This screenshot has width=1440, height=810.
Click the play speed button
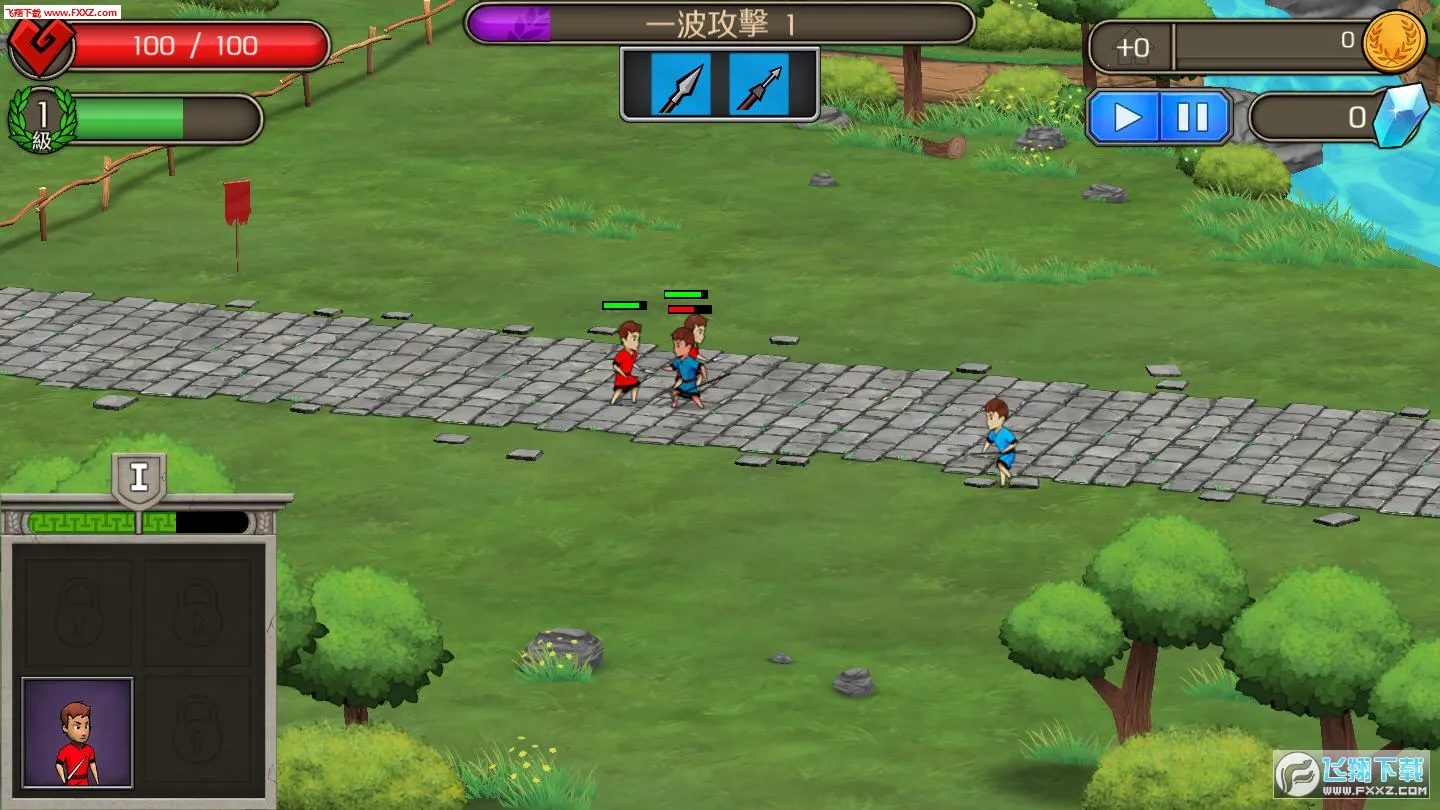[x=1125, y=118]
